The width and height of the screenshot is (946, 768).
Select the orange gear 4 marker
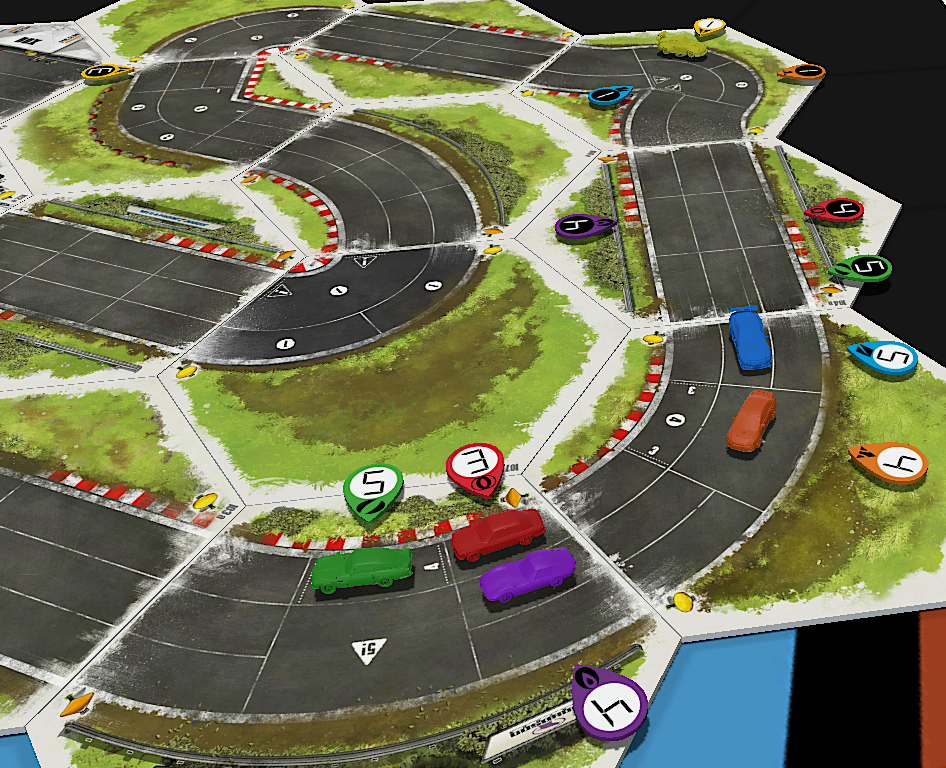(x=889, y=462)
